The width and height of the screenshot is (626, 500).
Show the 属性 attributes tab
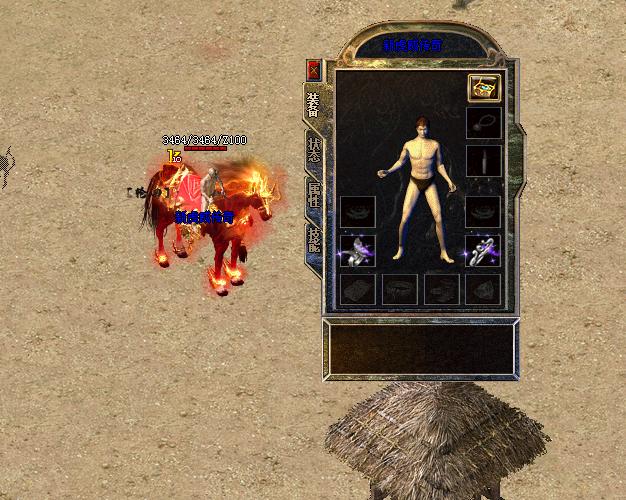(x=314, y=196)
